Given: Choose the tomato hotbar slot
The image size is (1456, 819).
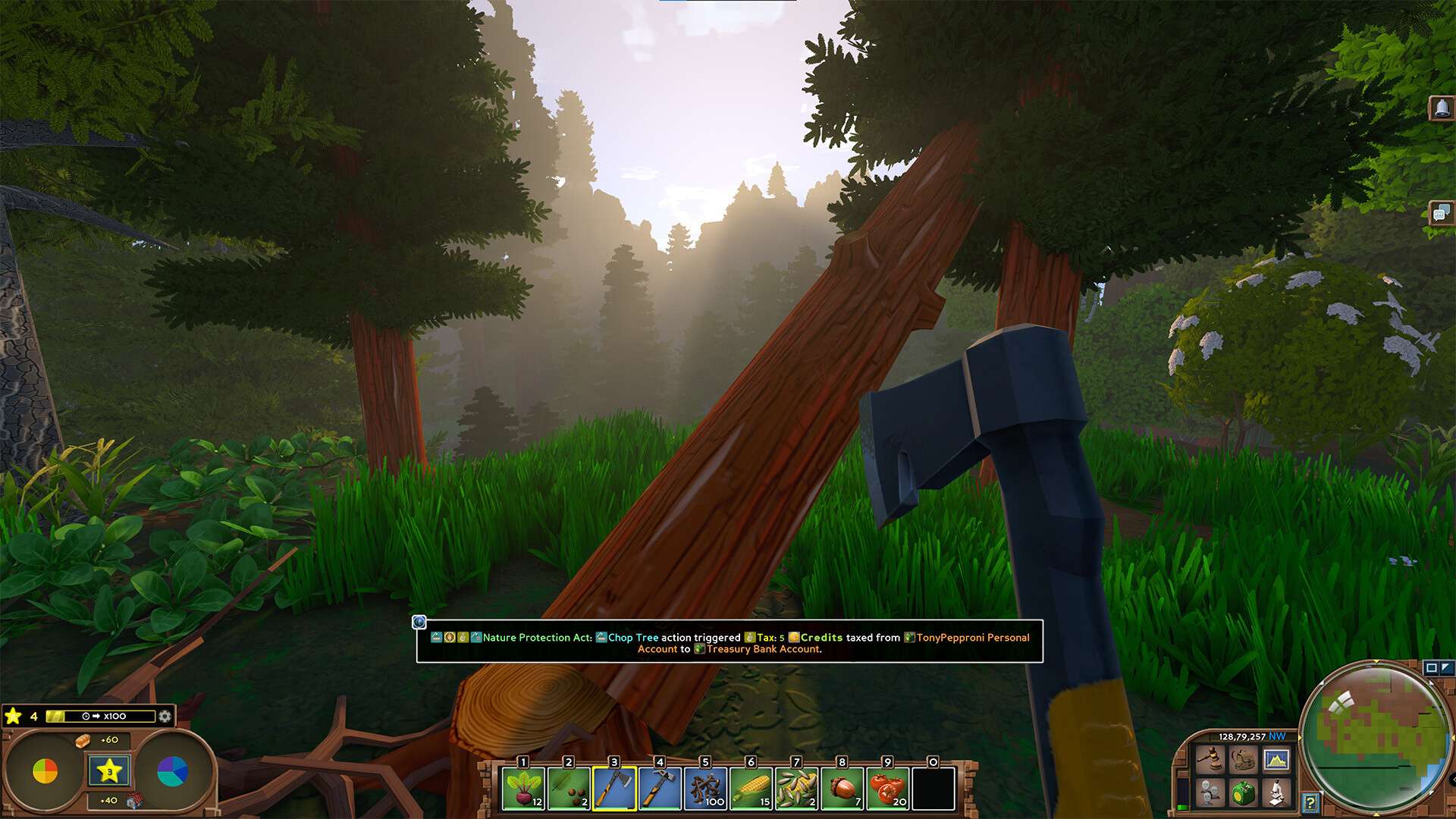Looking at the screenshot, I should point(887,789).
